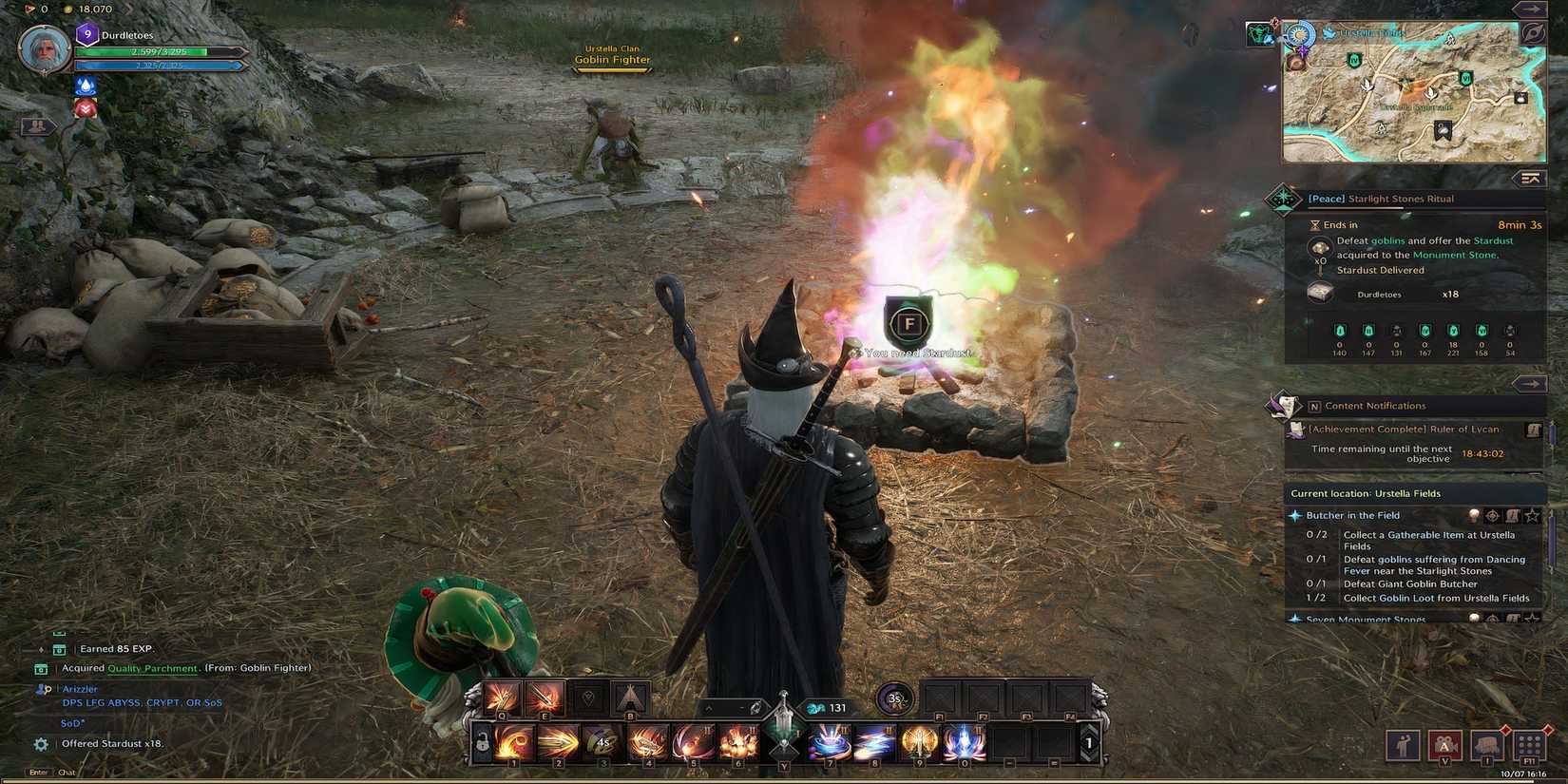This screenshot has width=1568, height=784.
Task: Switch to the Chat tab at bottom left
Action: click(x=67, y=772)
